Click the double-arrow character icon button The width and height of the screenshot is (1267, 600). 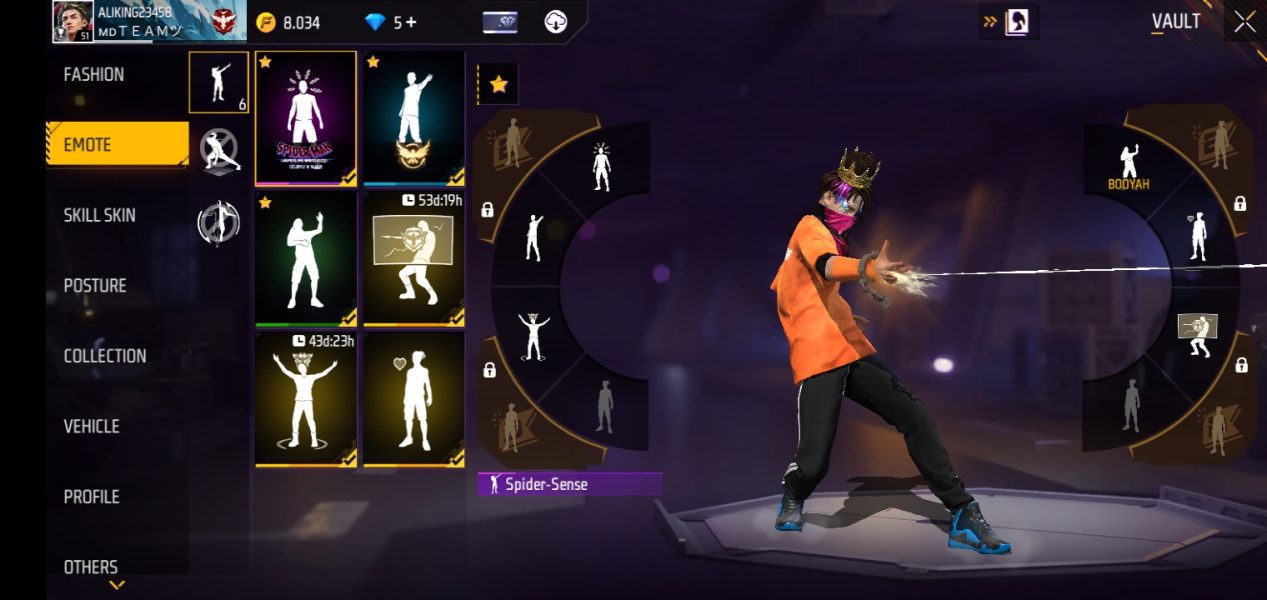[x=1009, y=21]
